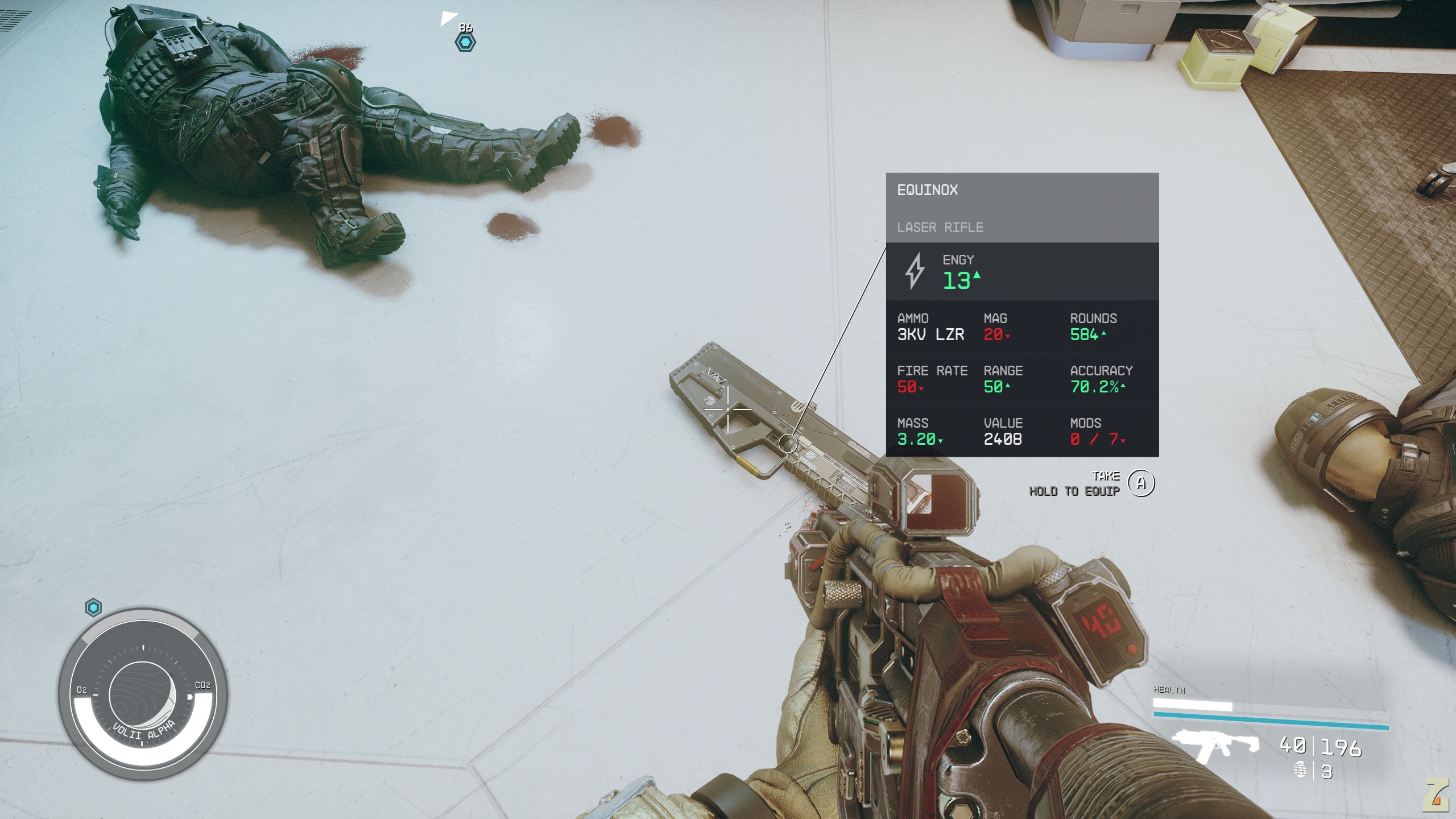Select the Volii Alpha planet watch dial
The height and width of the screenshot is (819, 1456).
click(143, 693)
